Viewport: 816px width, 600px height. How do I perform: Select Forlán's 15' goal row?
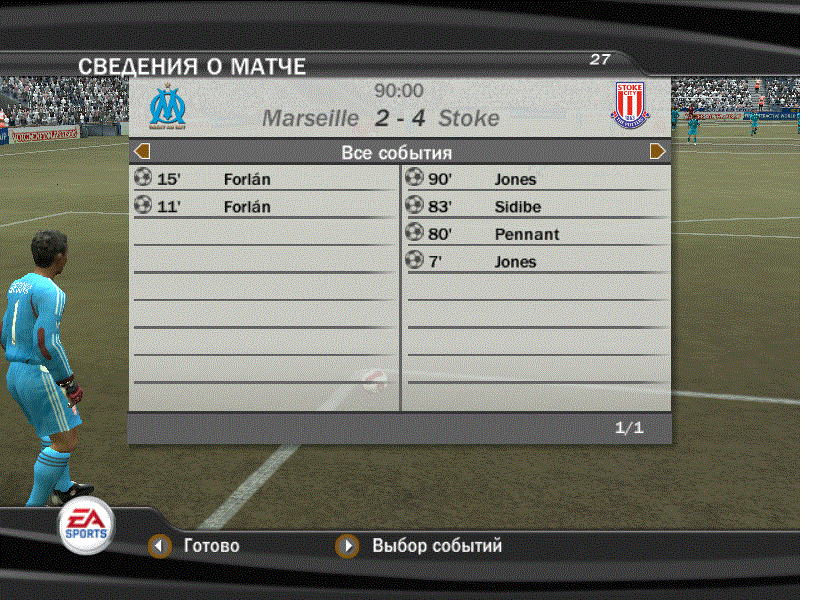pyautogui.click(x=264, y=180)
